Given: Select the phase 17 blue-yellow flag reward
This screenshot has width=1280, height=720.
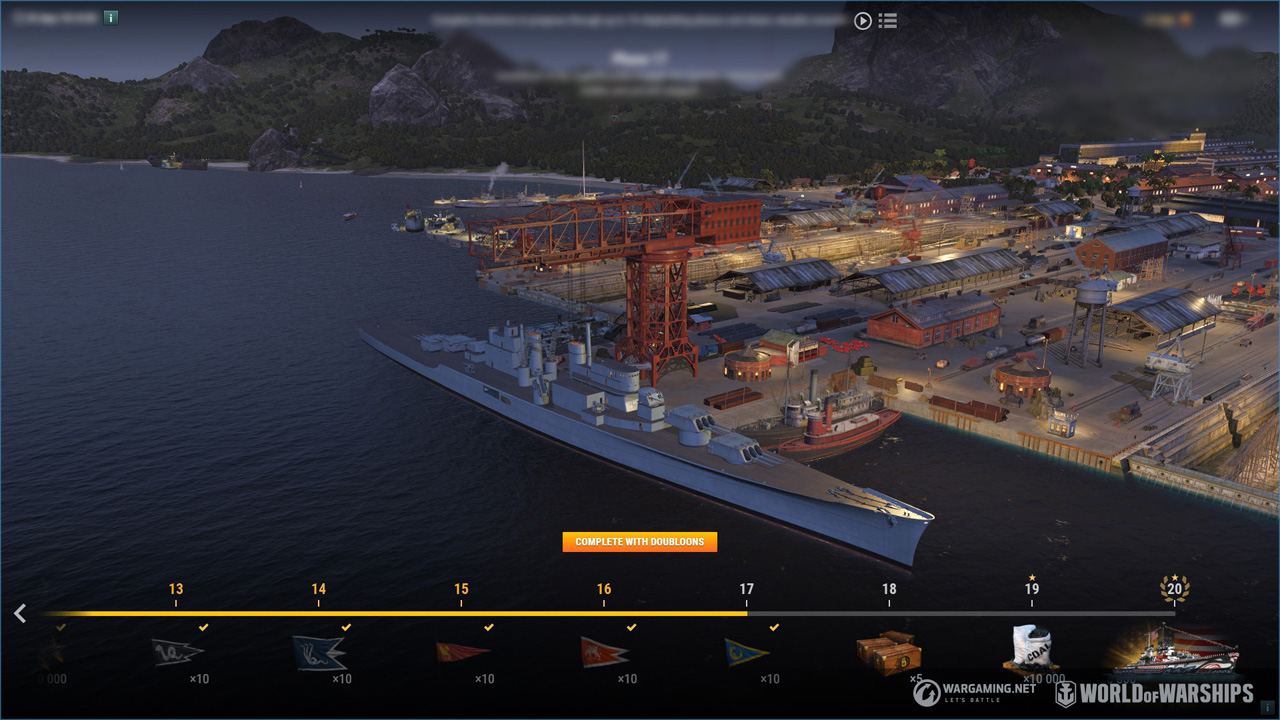Looking at the screenshot, I should tap(747, 653).
